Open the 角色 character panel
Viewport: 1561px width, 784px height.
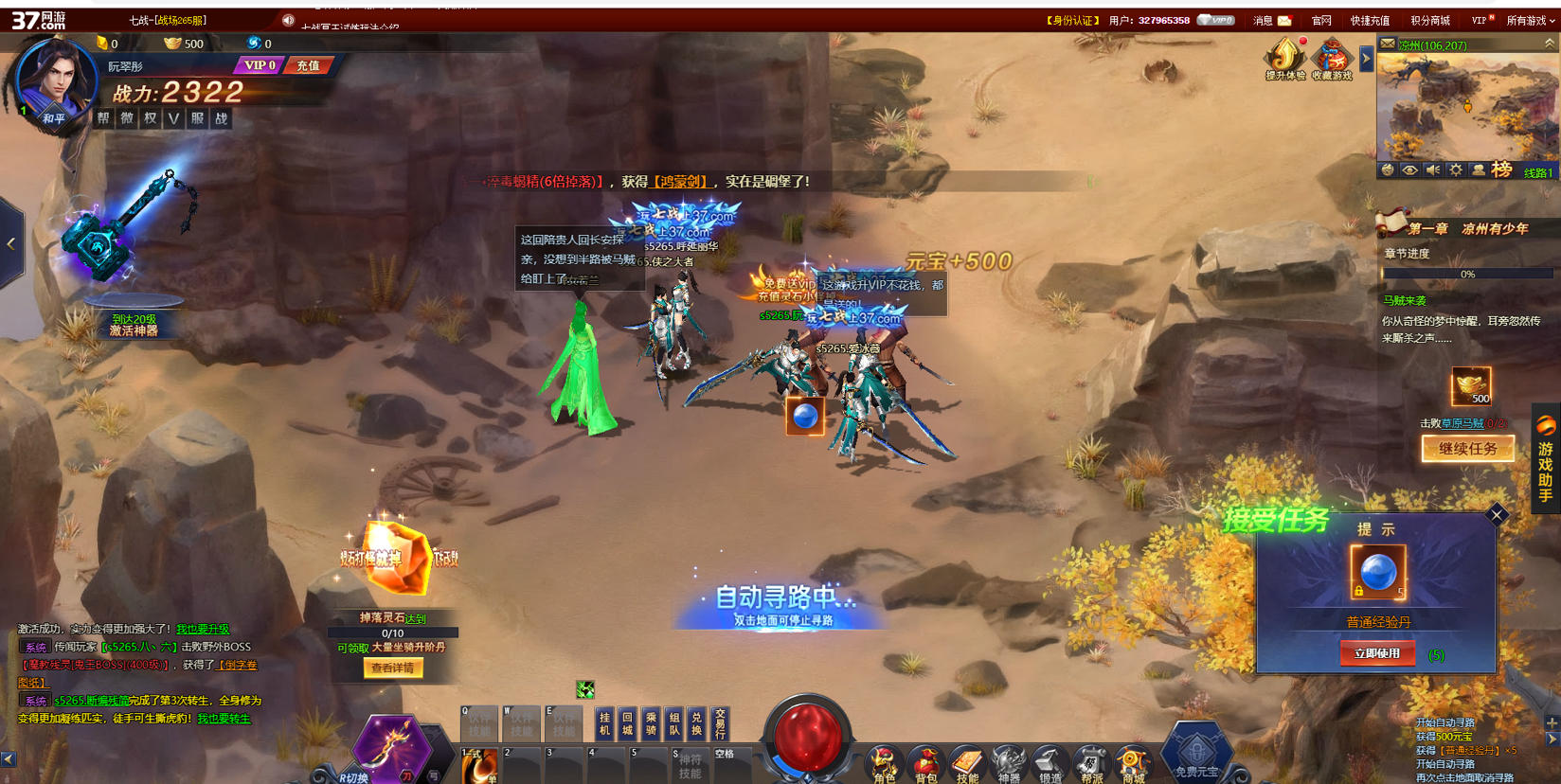click(x=884, y=765)
